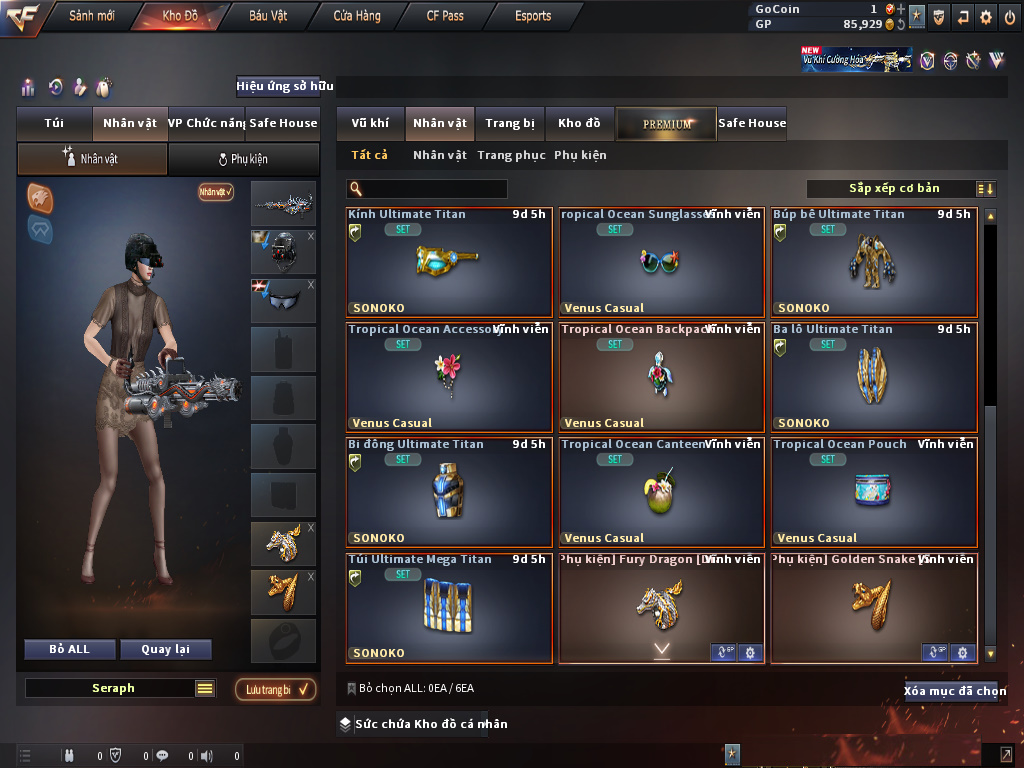
Task: Open the PREMIUM tab
Action: (x=667, y=124)
